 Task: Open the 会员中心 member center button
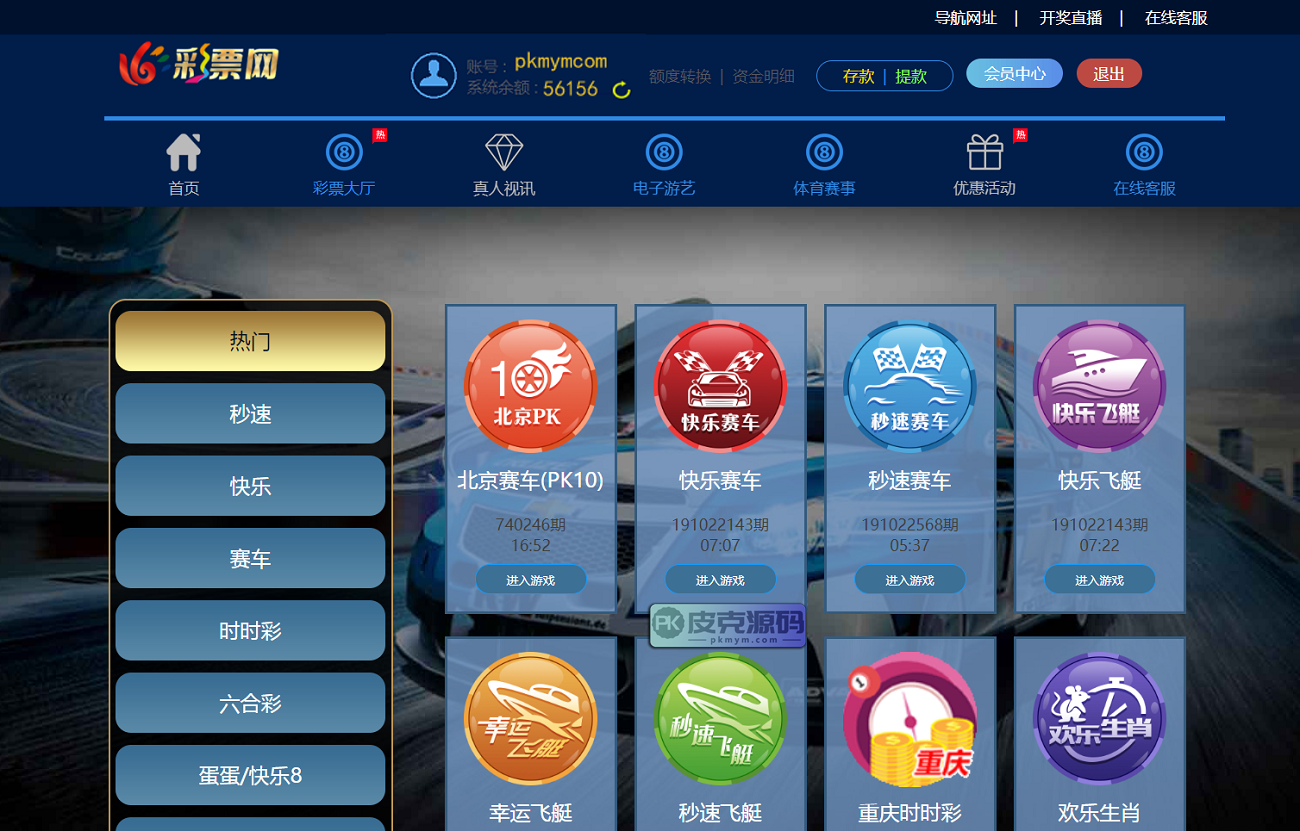click(x=1013, y=73)
